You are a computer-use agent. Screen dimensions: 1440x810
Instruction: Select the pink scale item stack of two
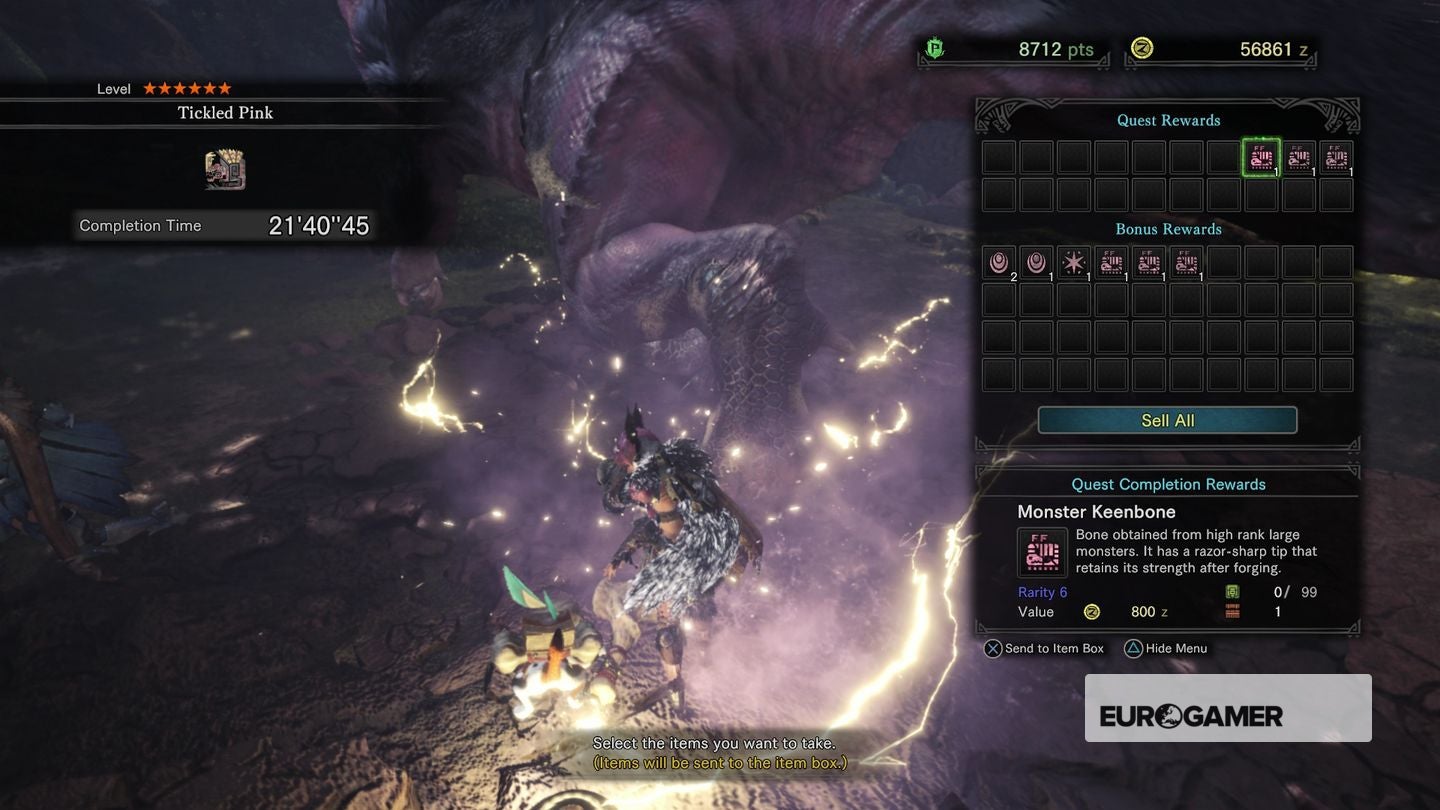pos(997,262)
